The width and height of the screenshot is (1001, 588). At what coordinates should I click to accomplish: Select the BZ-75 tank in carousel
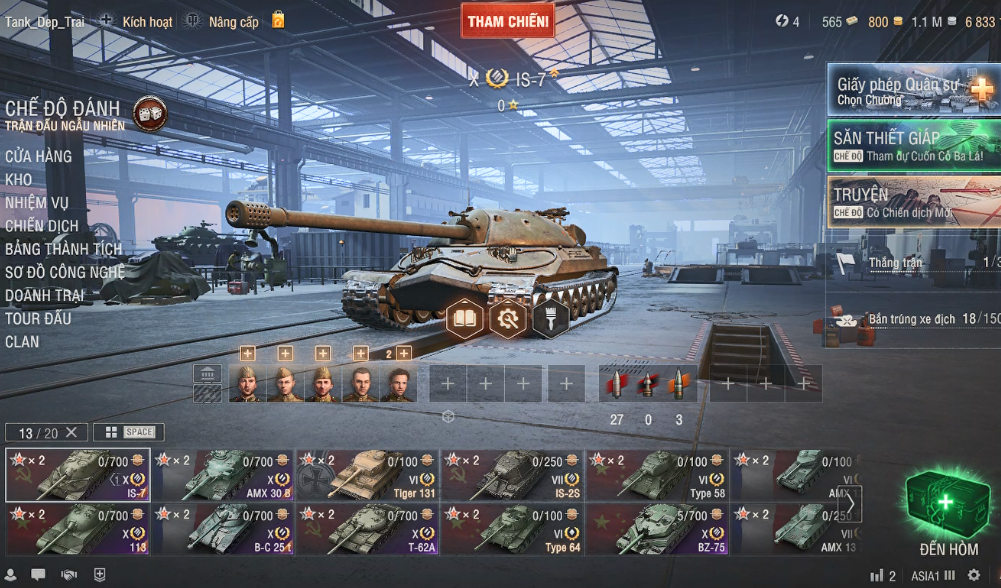pyautogui.click(x=657, y=530)
